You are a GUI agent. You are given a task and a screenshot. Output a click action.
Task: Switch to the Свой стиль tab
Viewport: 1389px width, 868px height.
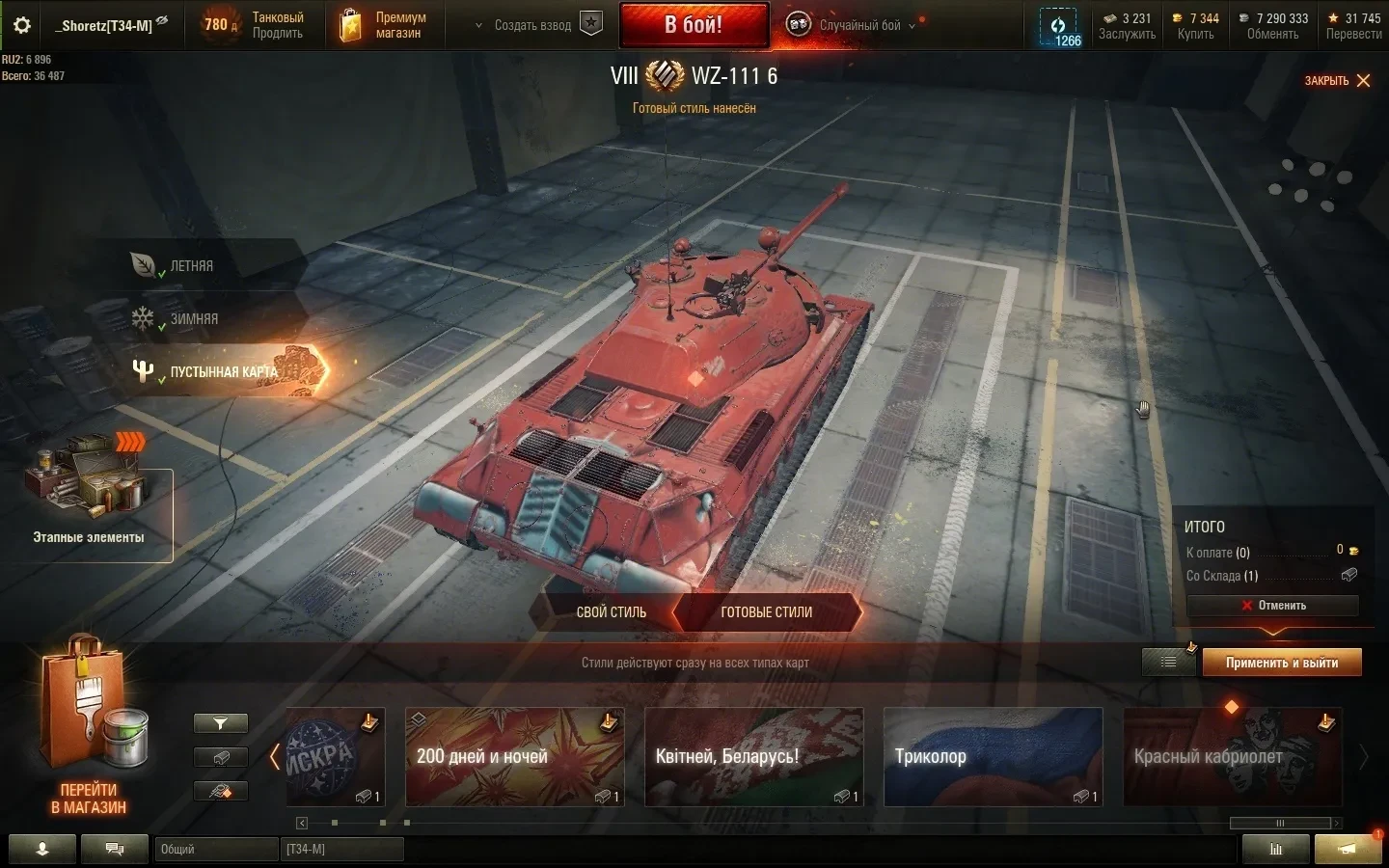(x=611, y=612)
